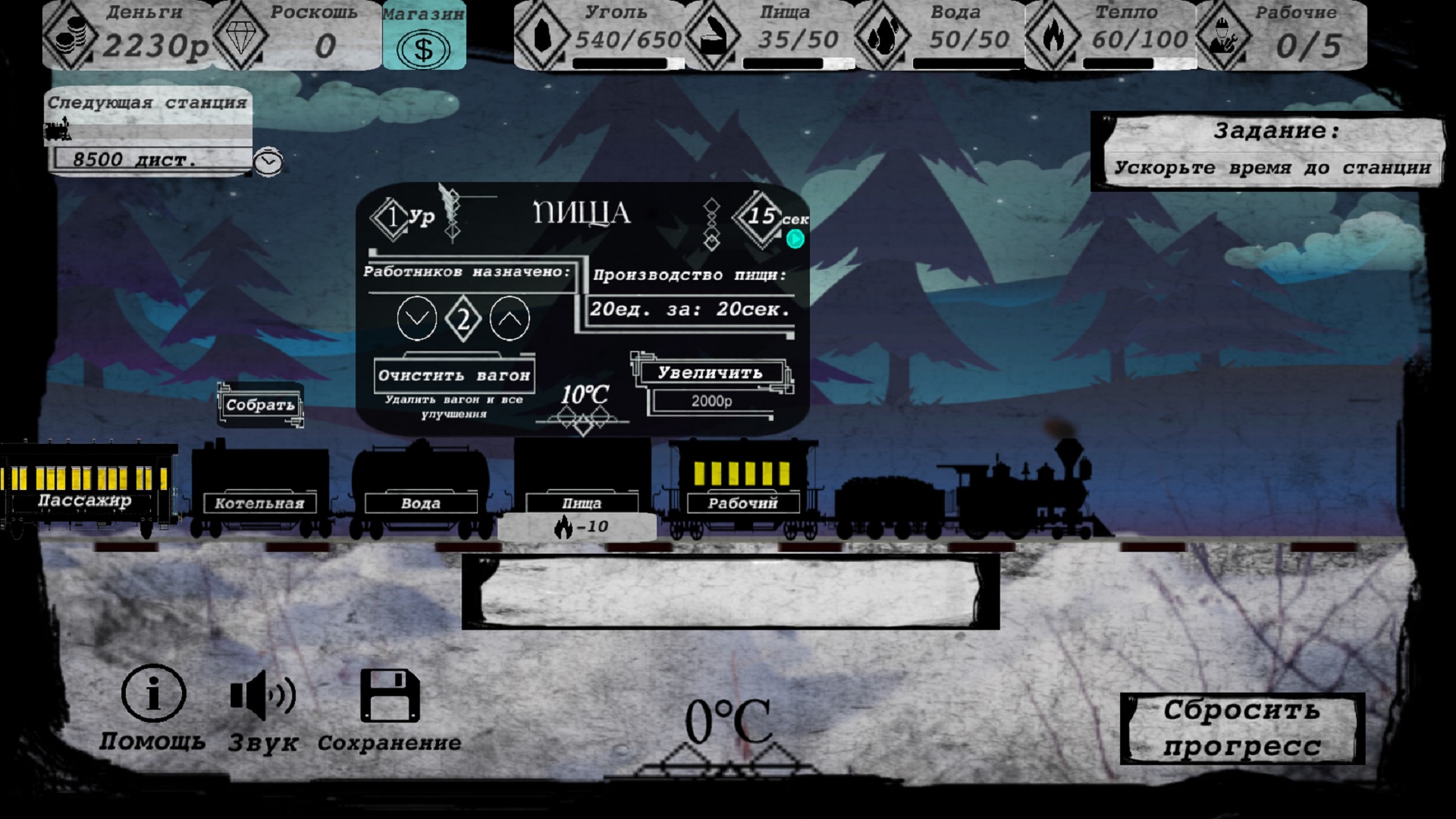Click the train icon next to station distance
This screenshot has height=819, width=1456.
[57, 130]
